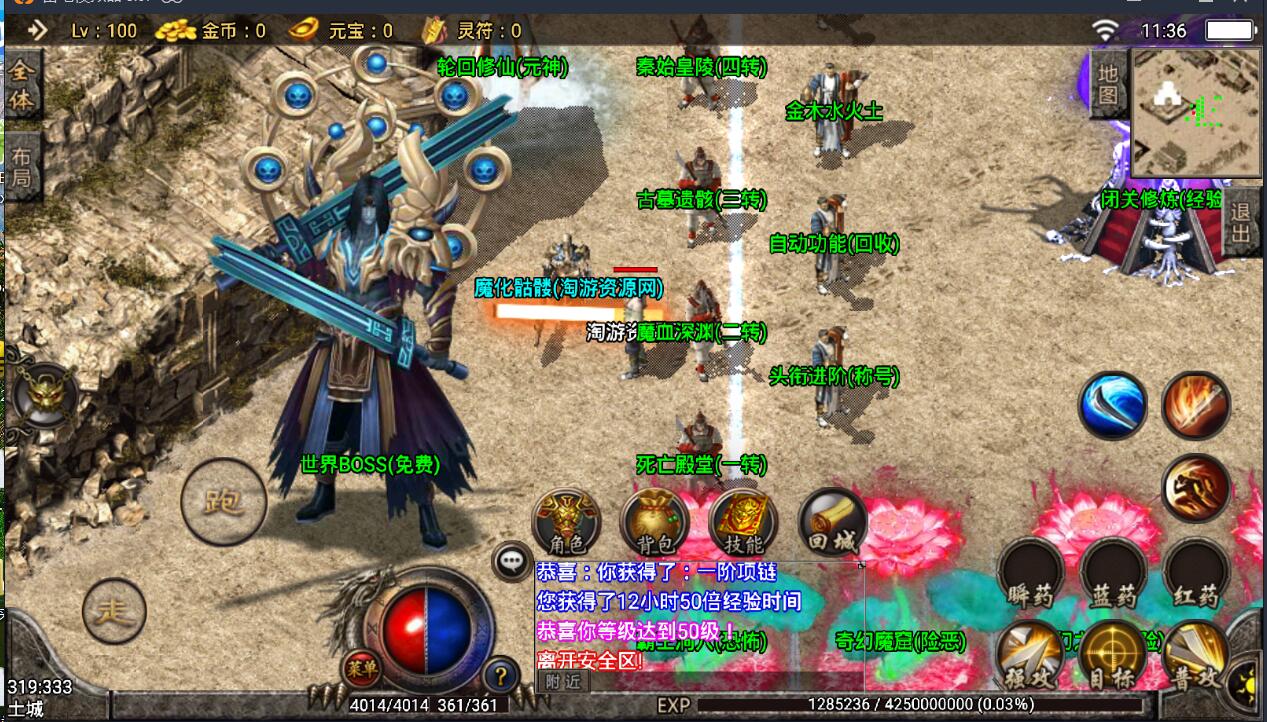Open the chat speech bubble icon
Viewport: 1267px width, 722px height.
(x=512, y=563)
